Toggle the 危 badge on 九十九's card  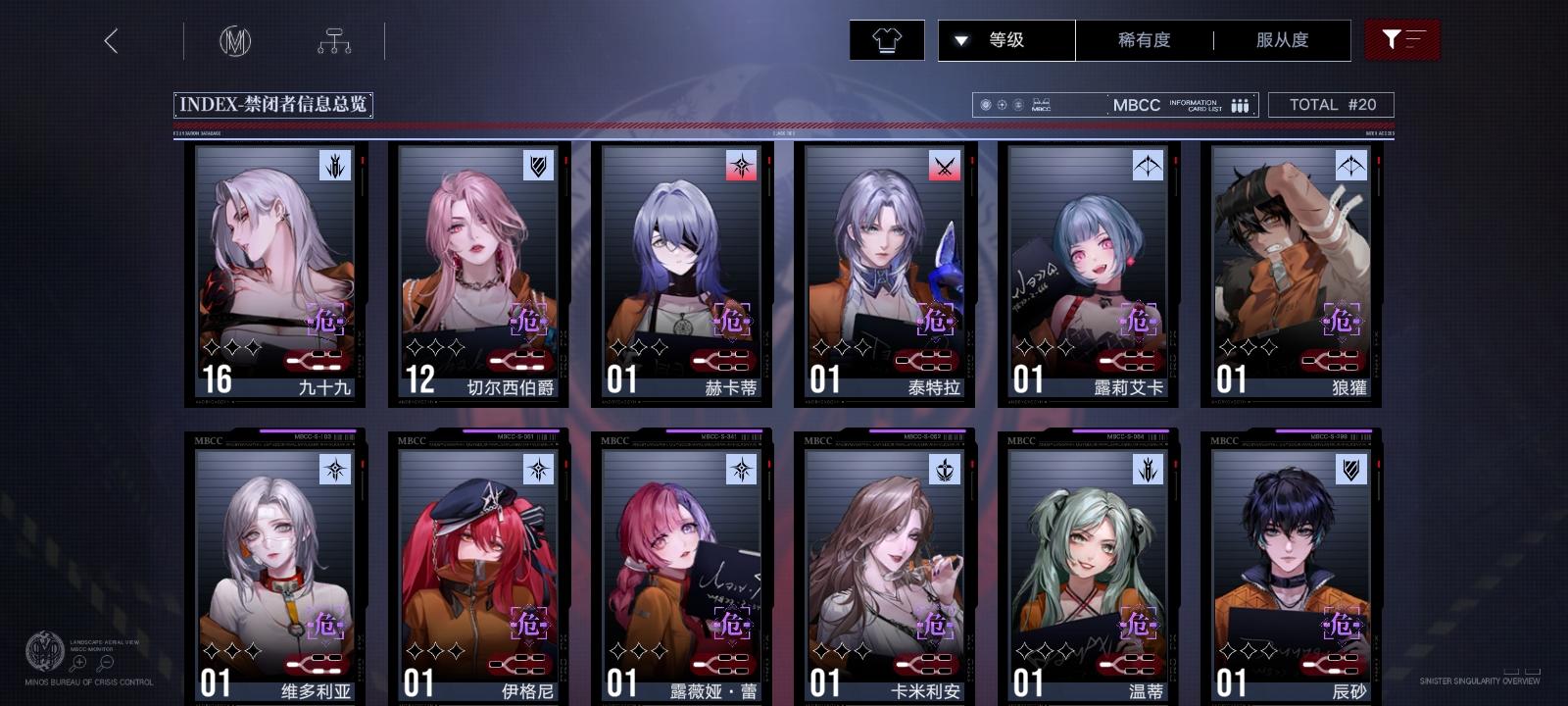pos(324,320)
